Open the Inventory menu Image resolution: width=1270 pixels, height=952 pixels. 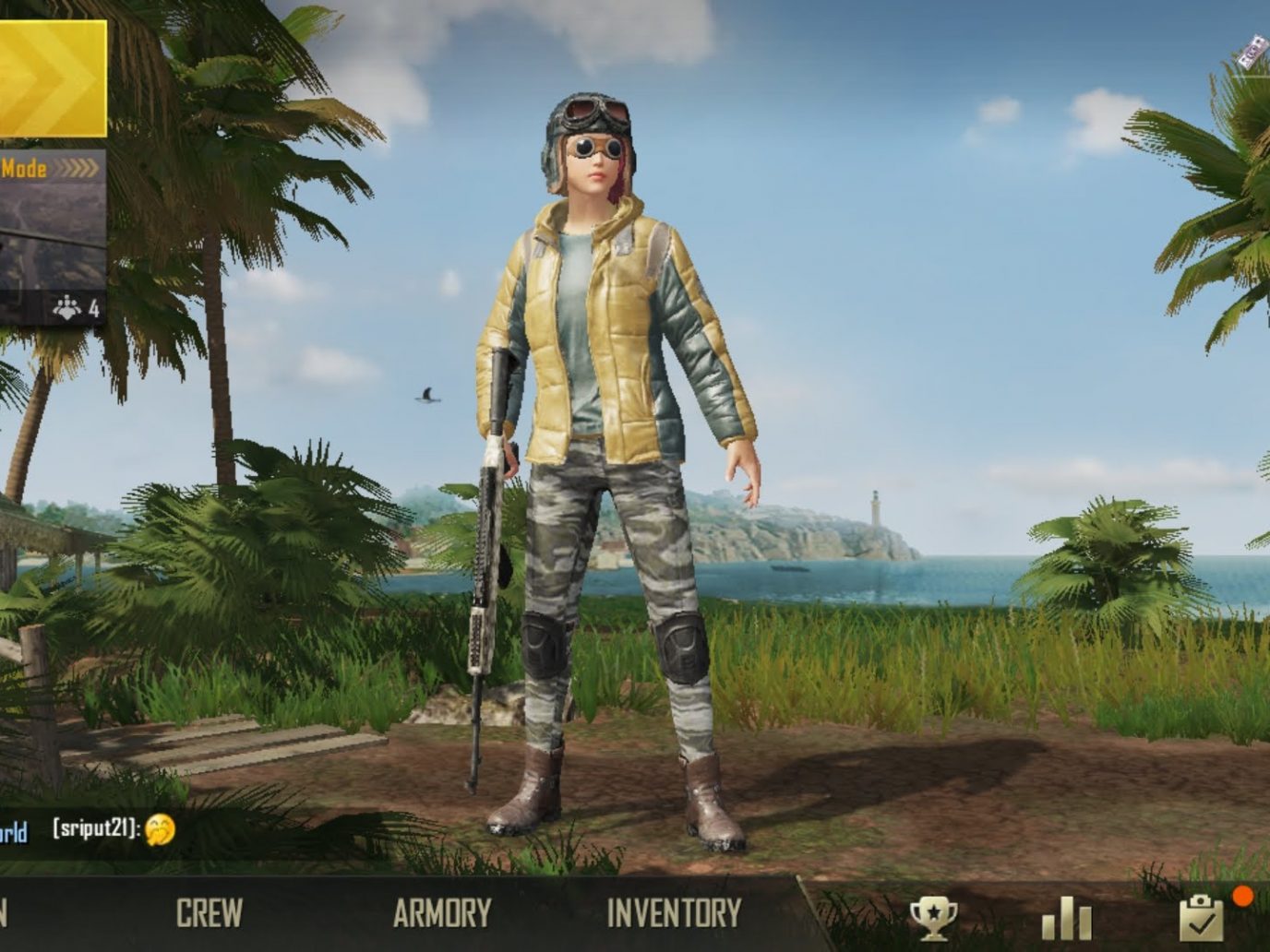point(674,913)
